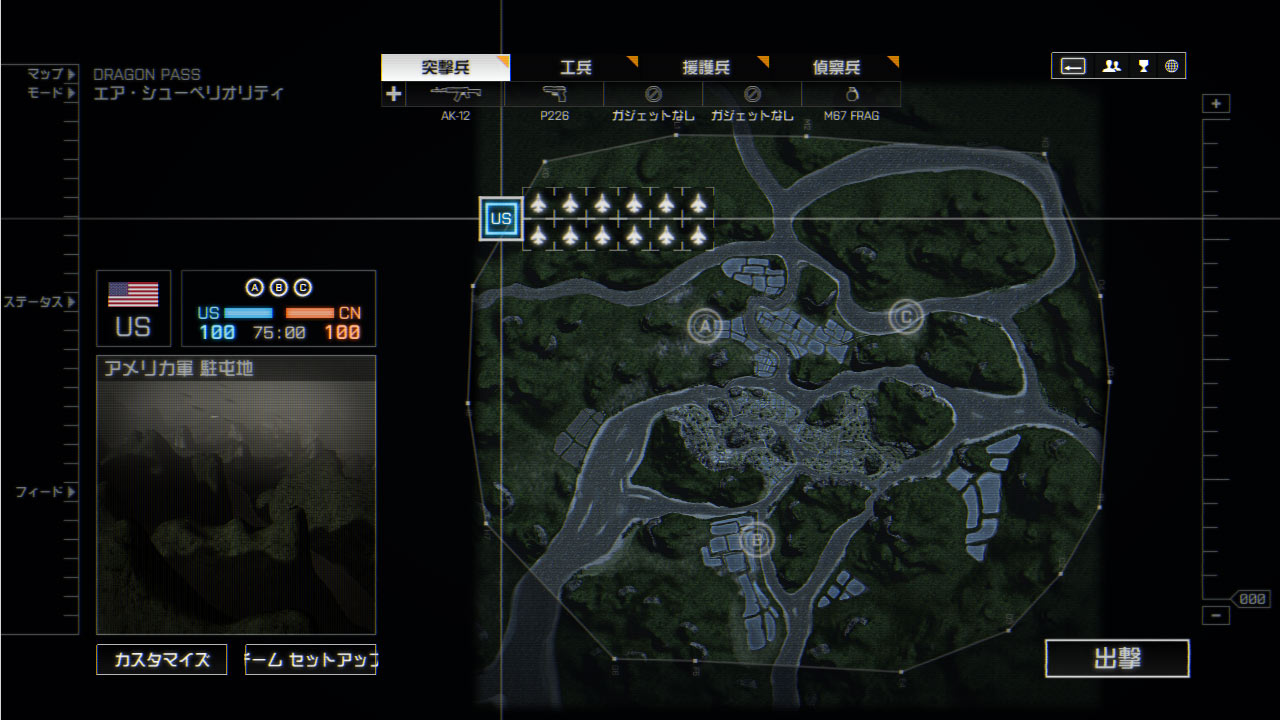Zoom out the map with minus button

(x=1216, y=616)
